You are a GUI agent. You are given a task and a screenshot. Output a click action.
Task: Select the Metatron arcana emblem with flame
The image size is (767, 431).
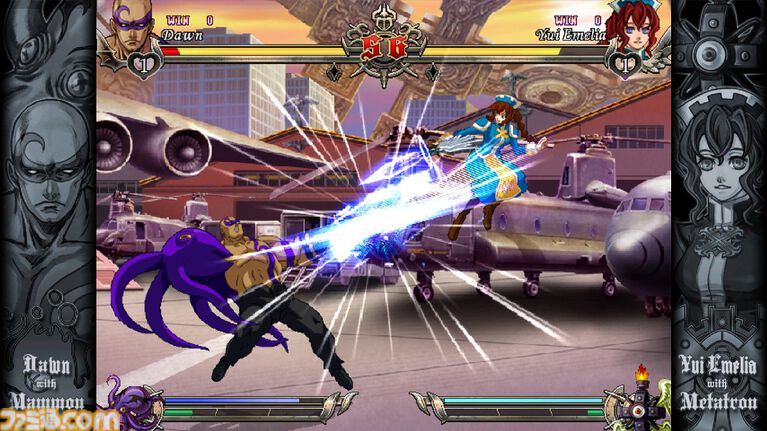click(x=638, y=400)
